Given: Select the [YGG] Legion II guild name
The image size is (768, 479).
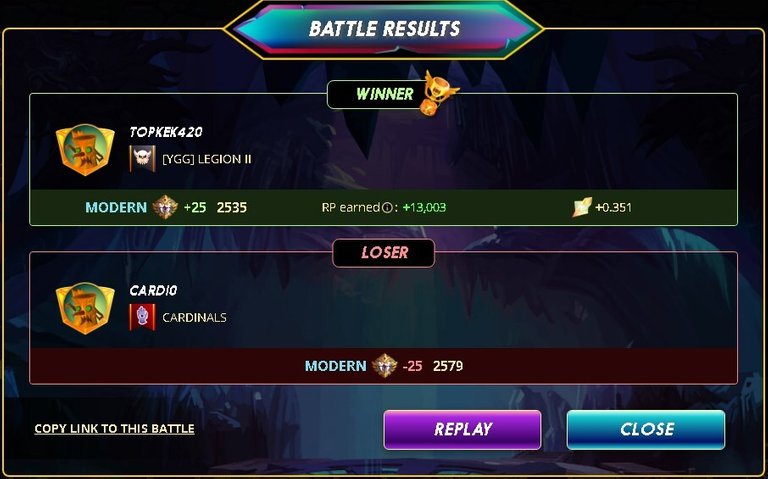Looking at the screenshot, I should tap(207, 158).
